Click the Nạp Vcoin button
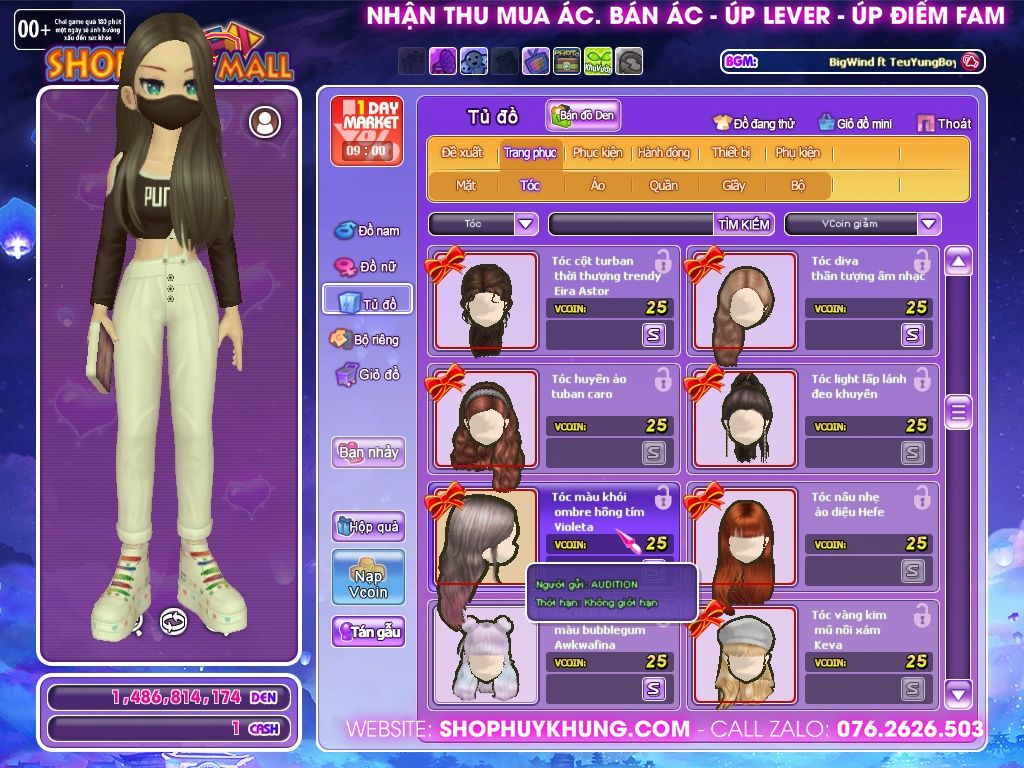The image size is (1024, 768). [x=368, y=577]
